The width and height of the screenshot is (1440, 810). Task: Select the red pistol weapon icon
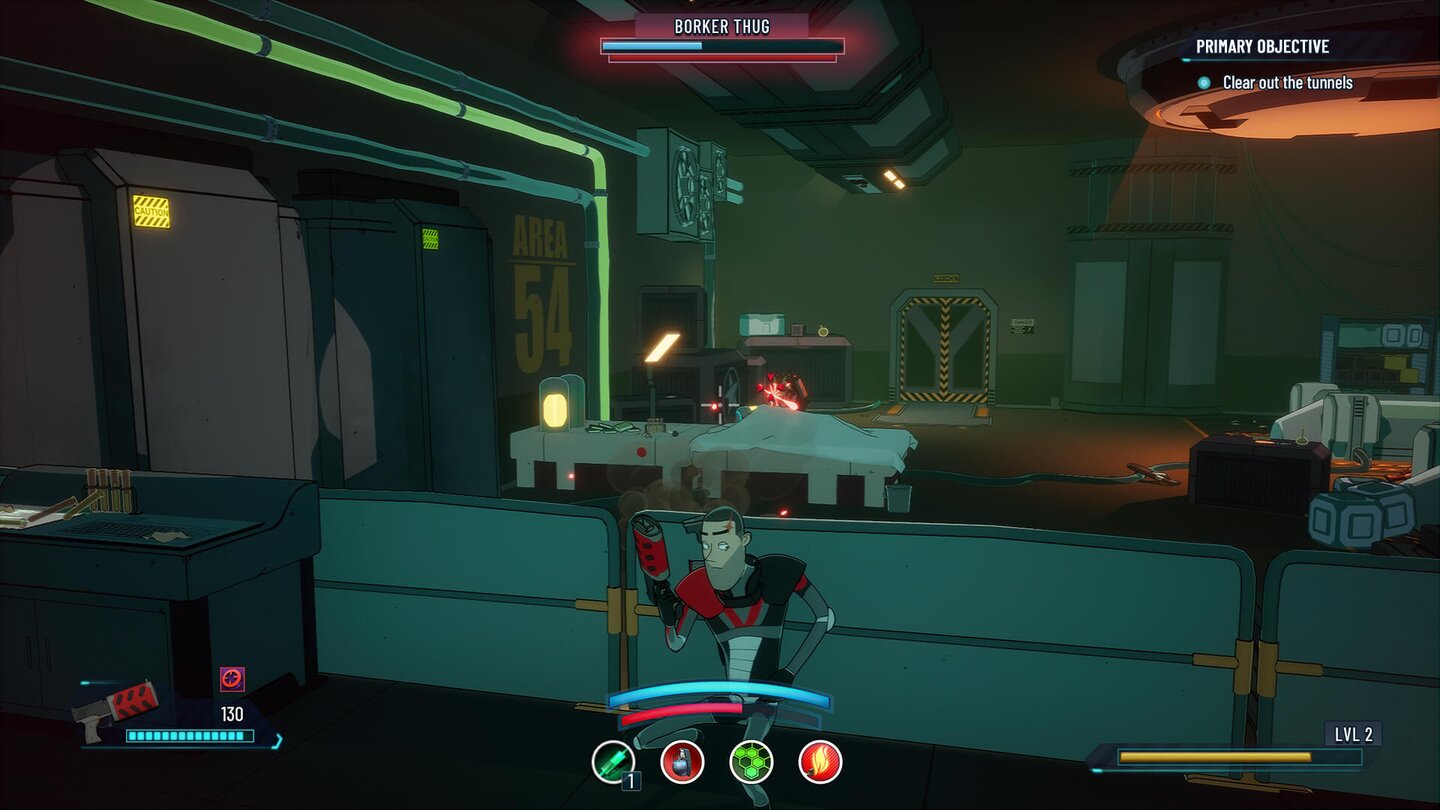tap(118, 707)
